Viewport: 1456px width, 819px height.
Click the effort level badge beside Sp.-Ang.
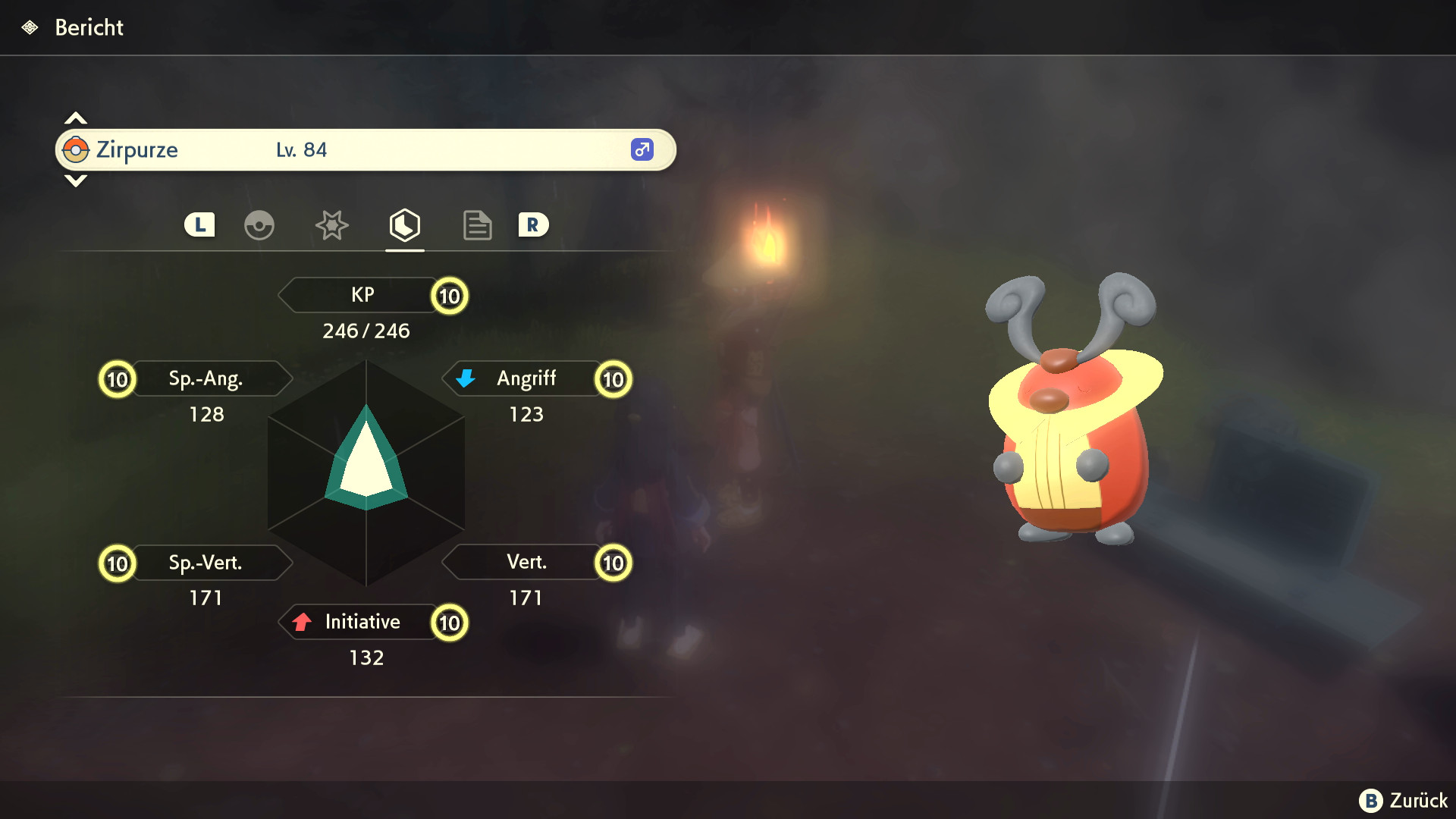pos(118,379)
